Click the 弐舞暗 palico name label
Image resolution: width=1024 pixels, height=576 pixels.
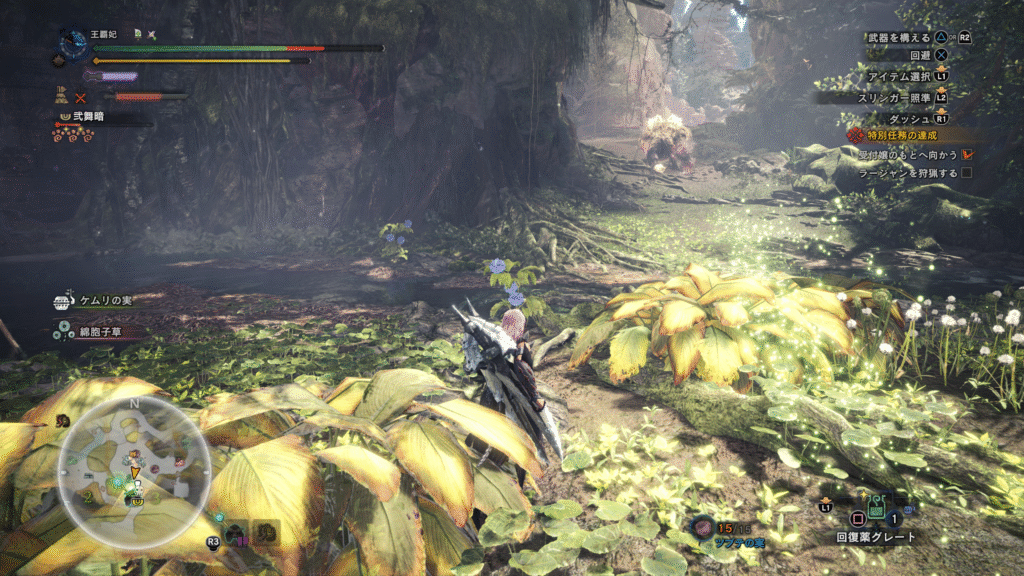88,117
